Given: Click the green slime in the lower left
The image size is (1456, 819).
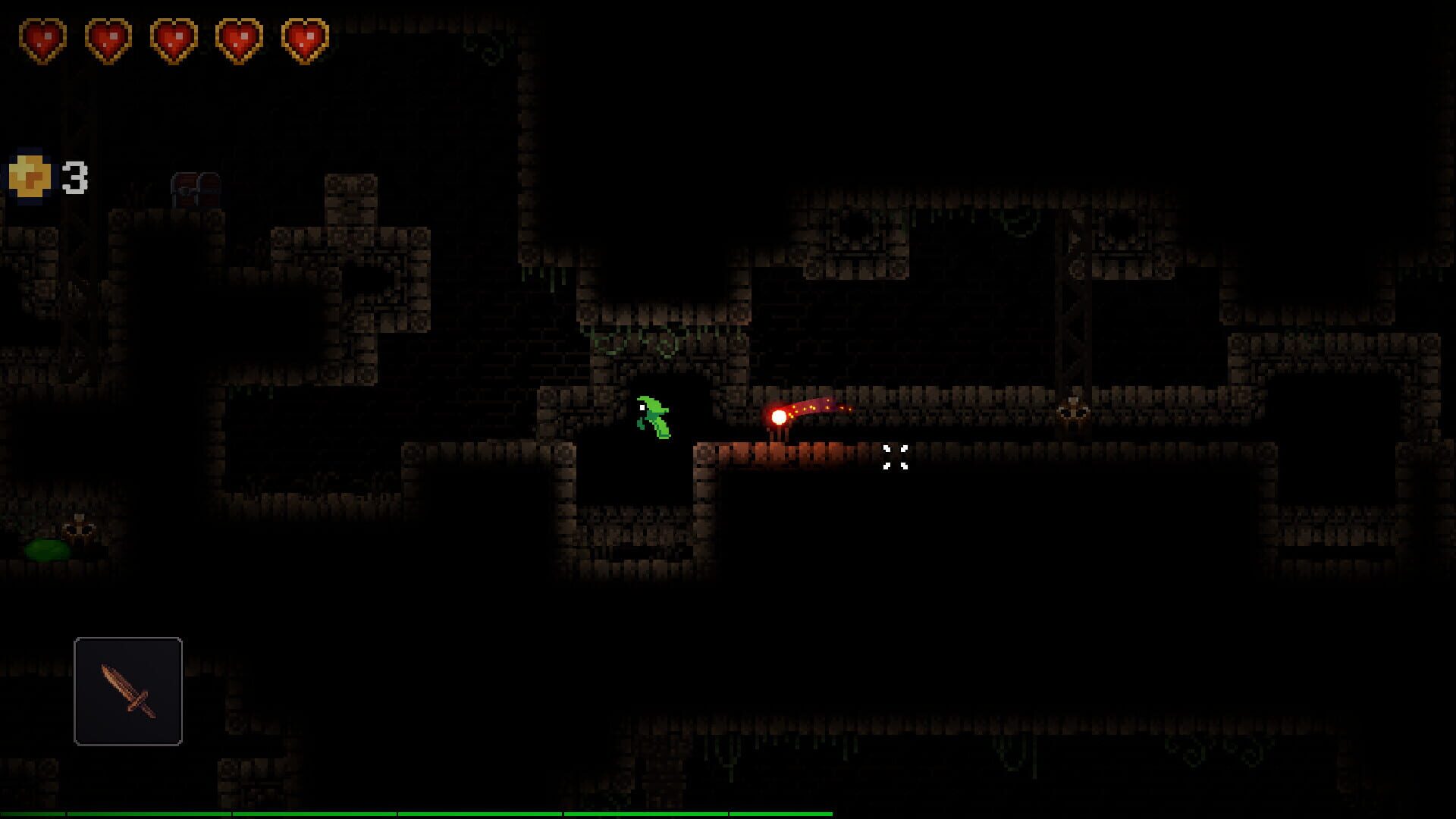Looking at the screenshot, I should click(47, 551).
